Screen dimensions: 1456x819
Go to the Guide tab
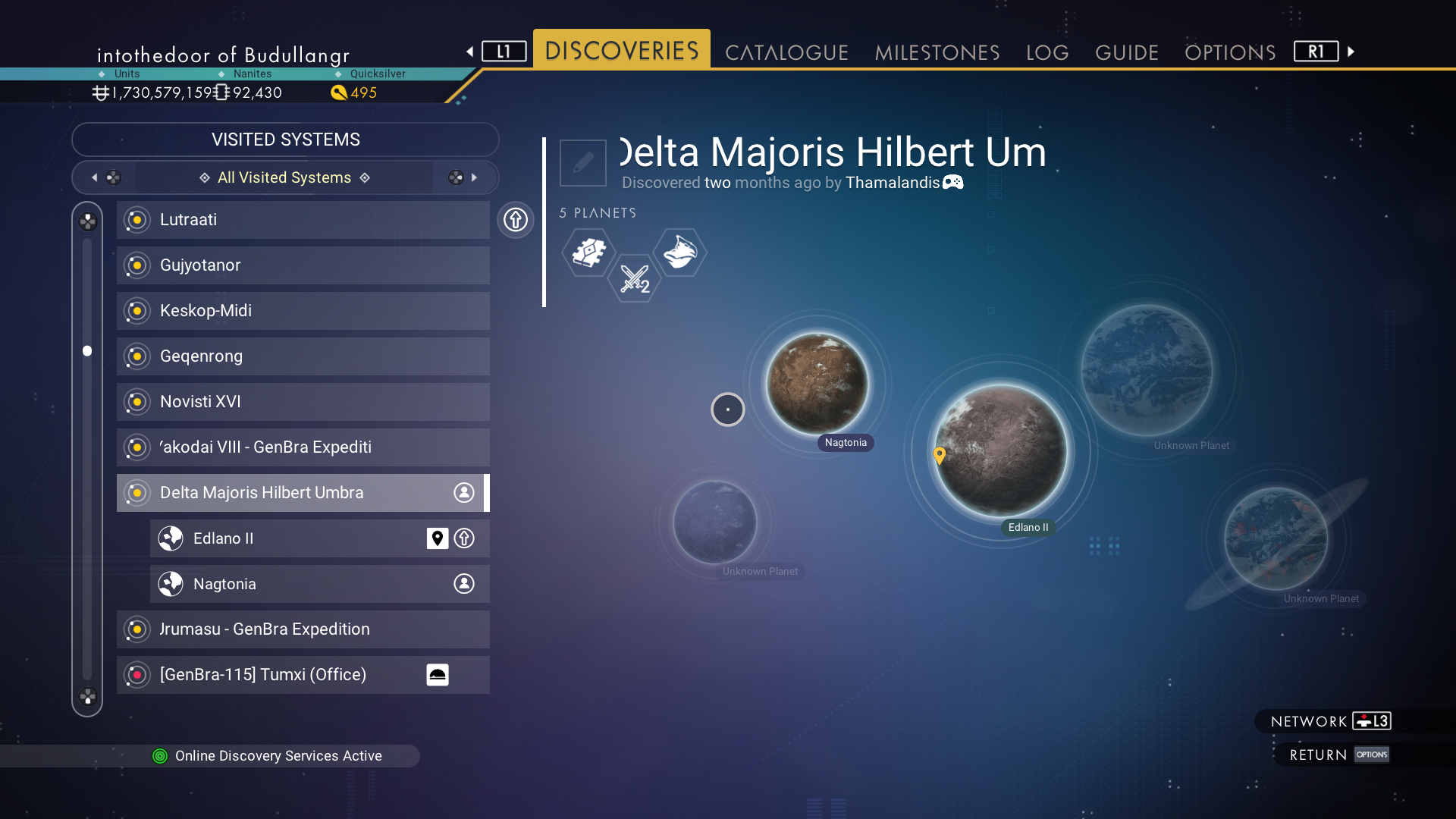[x=1126, y=52]
